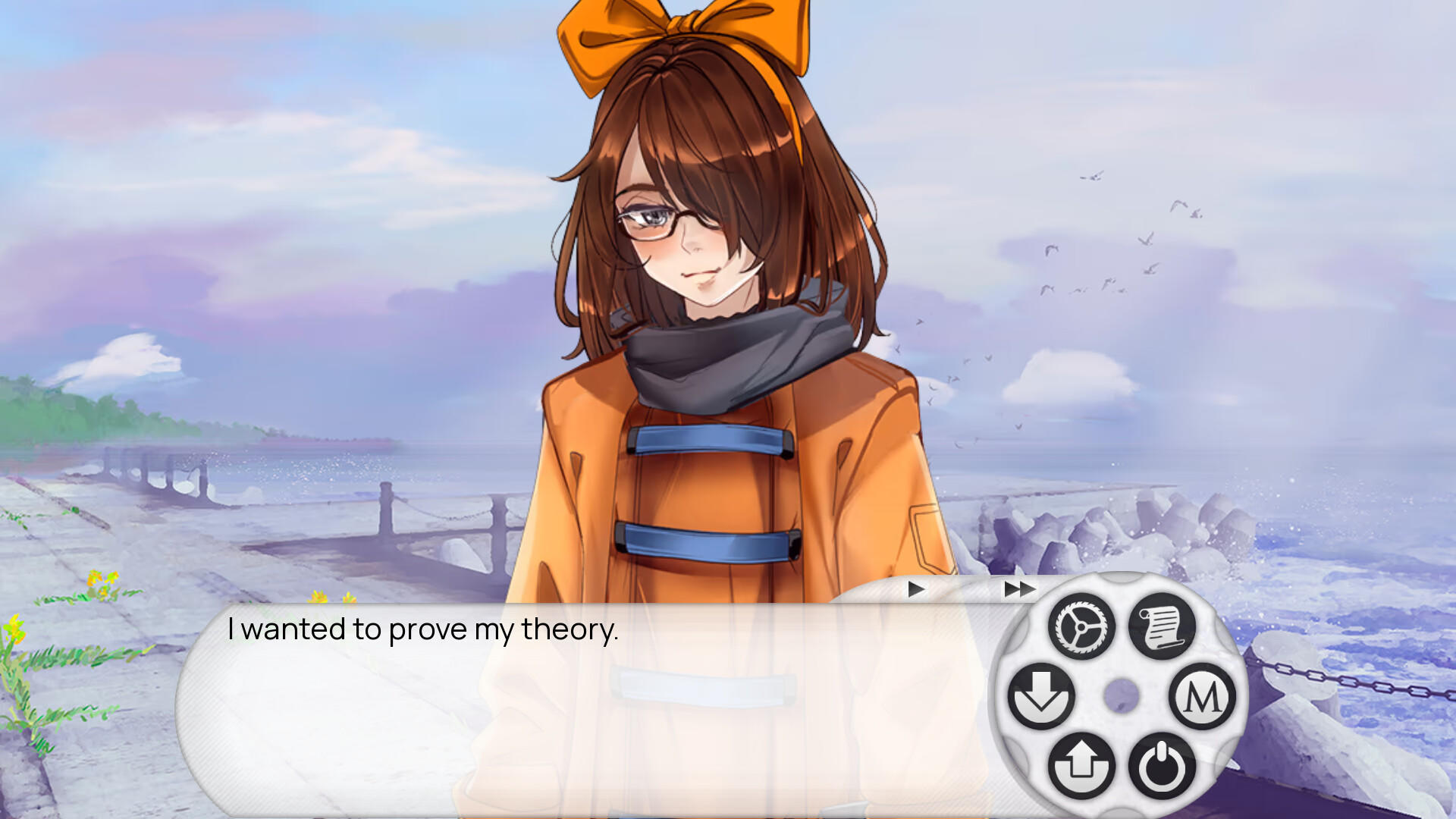Activate skip mode with the fast-forward icon
This screenshot has width=1456, height=819.
pyautogui.click(x=1018, y=588)
